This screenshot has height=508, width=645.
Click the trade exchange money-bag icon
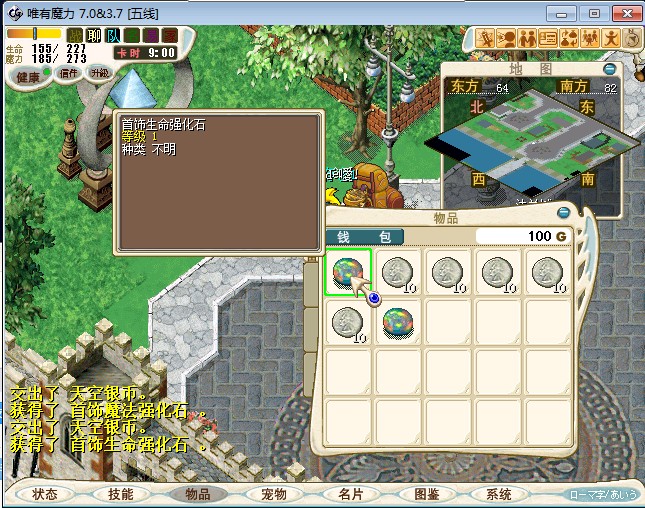pos(567,39)
